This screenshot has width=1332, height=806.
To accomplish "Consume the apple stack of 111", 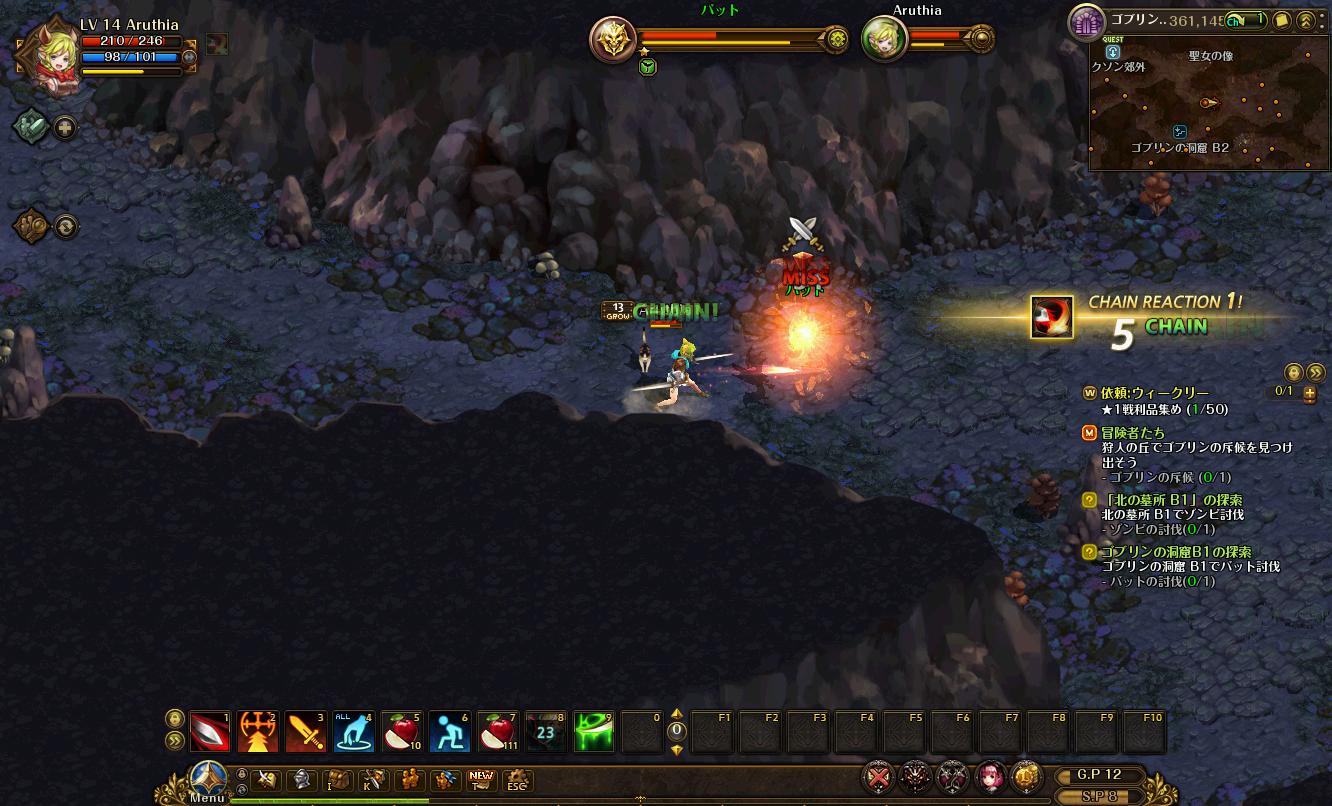I will pos(498,732).
